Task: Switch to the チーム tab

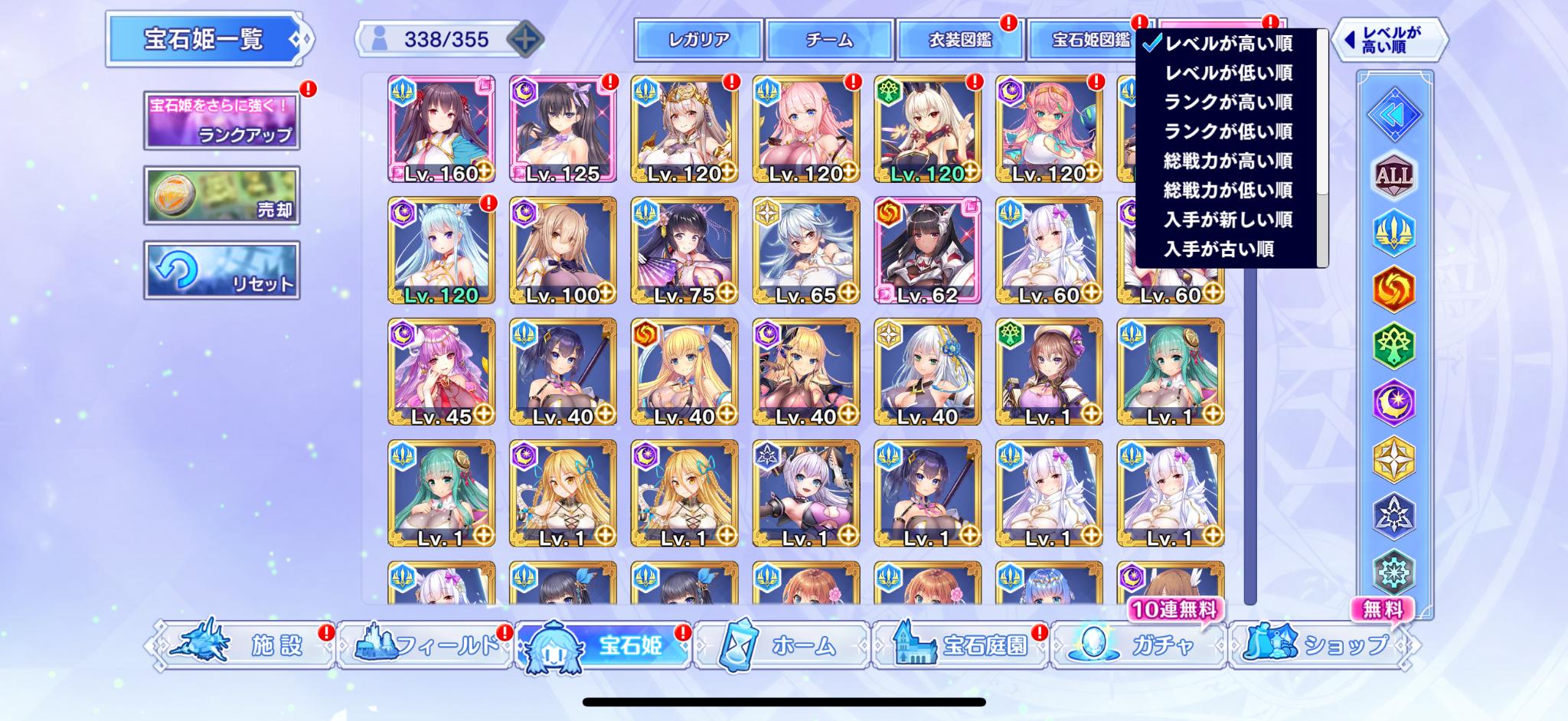Action: coord(829,40)
